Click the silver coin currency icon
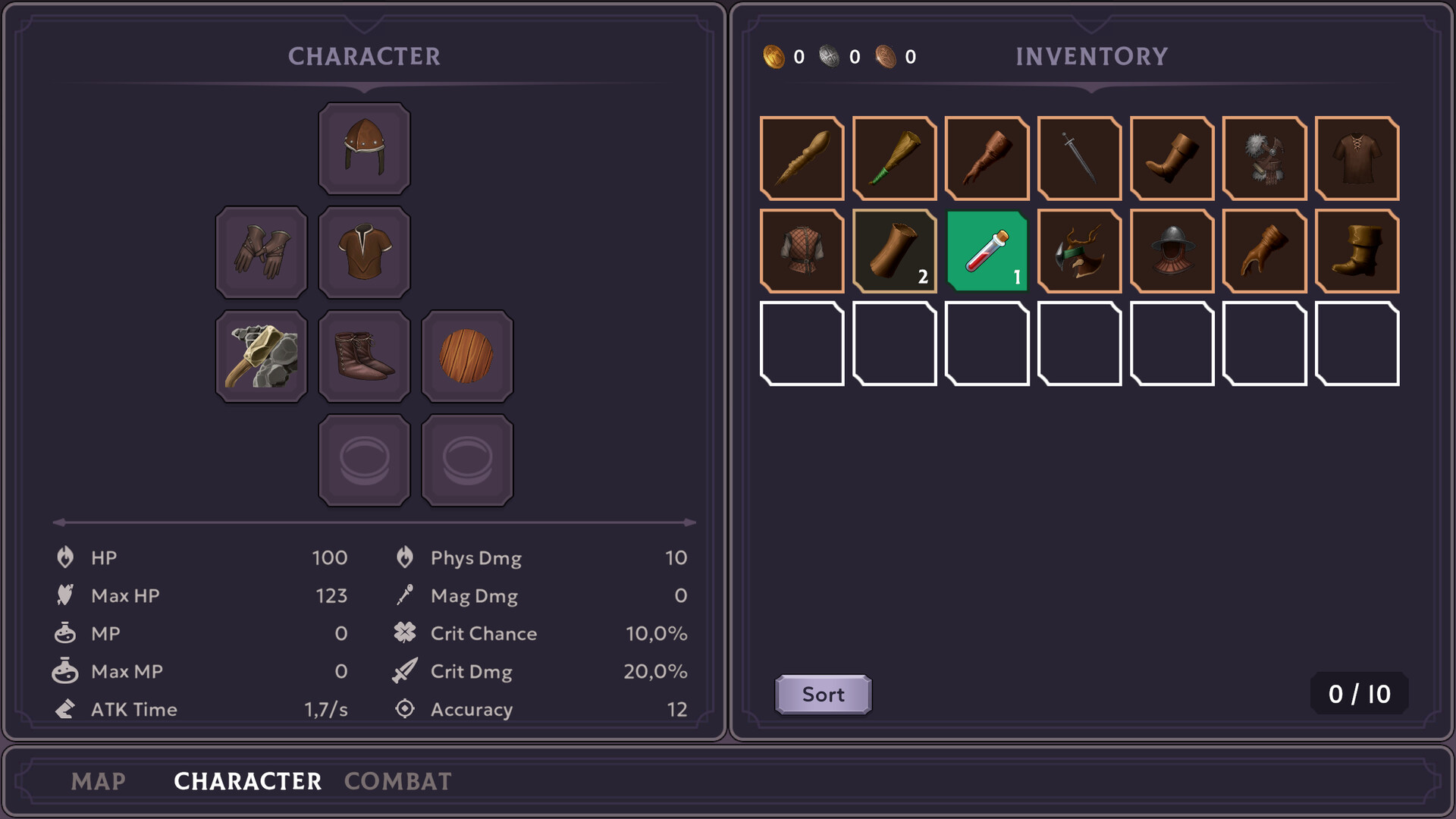 (827, 55)
